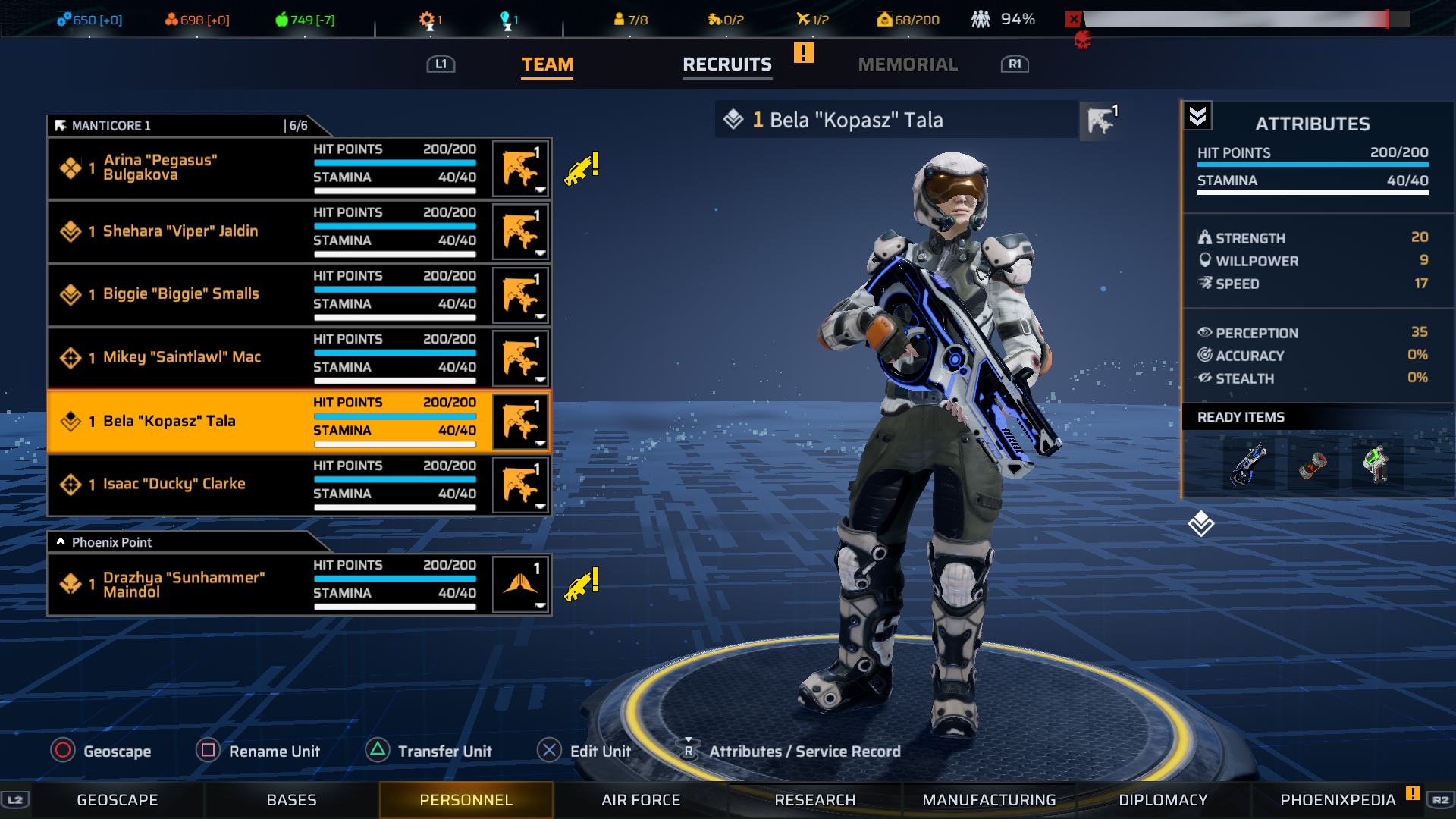Image resolution: width=1456 pixels, height=819 pixels.
Task: Click the Manticore 1 squad header
Action: 182,126
